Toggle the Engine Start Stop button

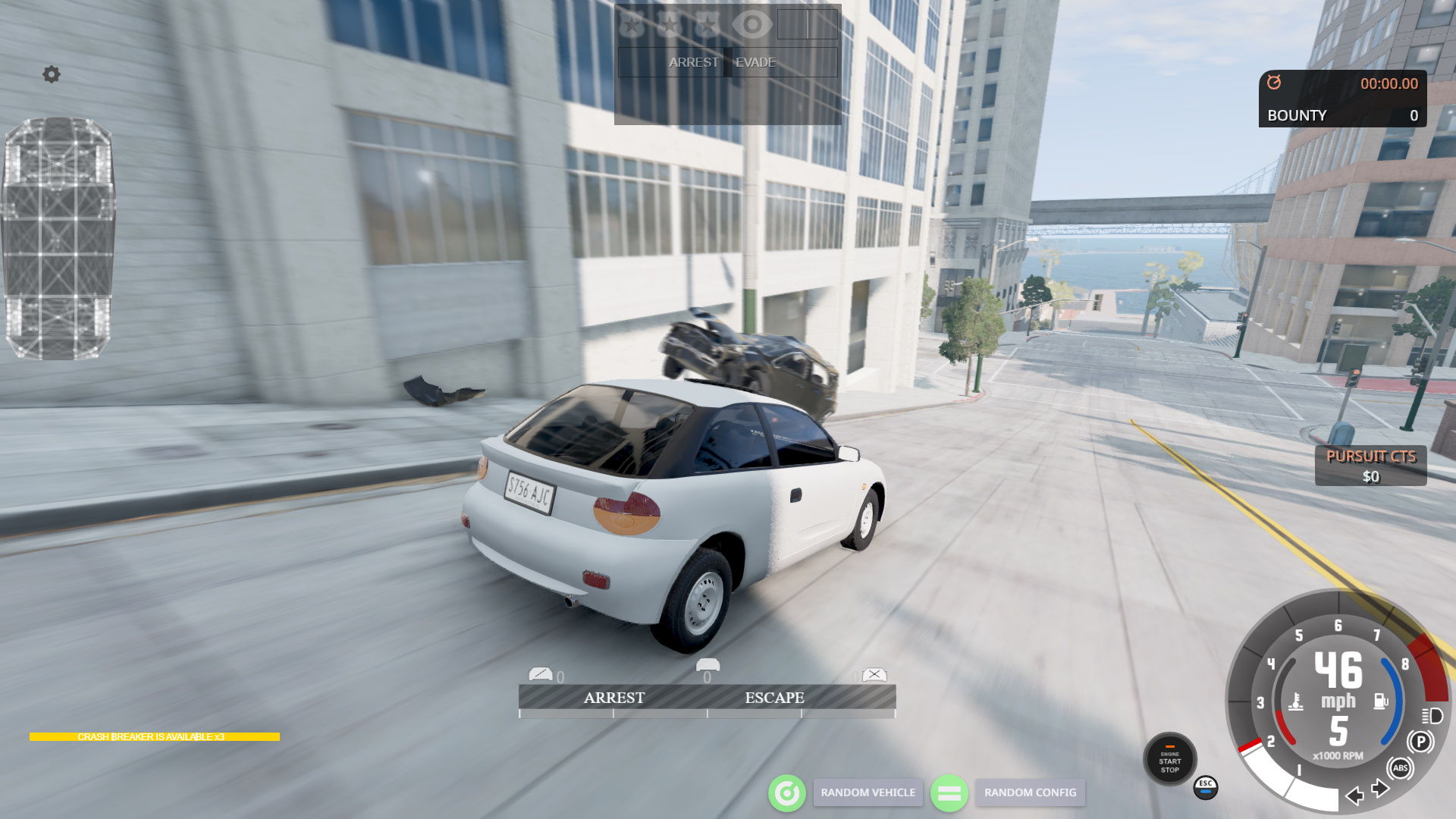[1169, 760]
